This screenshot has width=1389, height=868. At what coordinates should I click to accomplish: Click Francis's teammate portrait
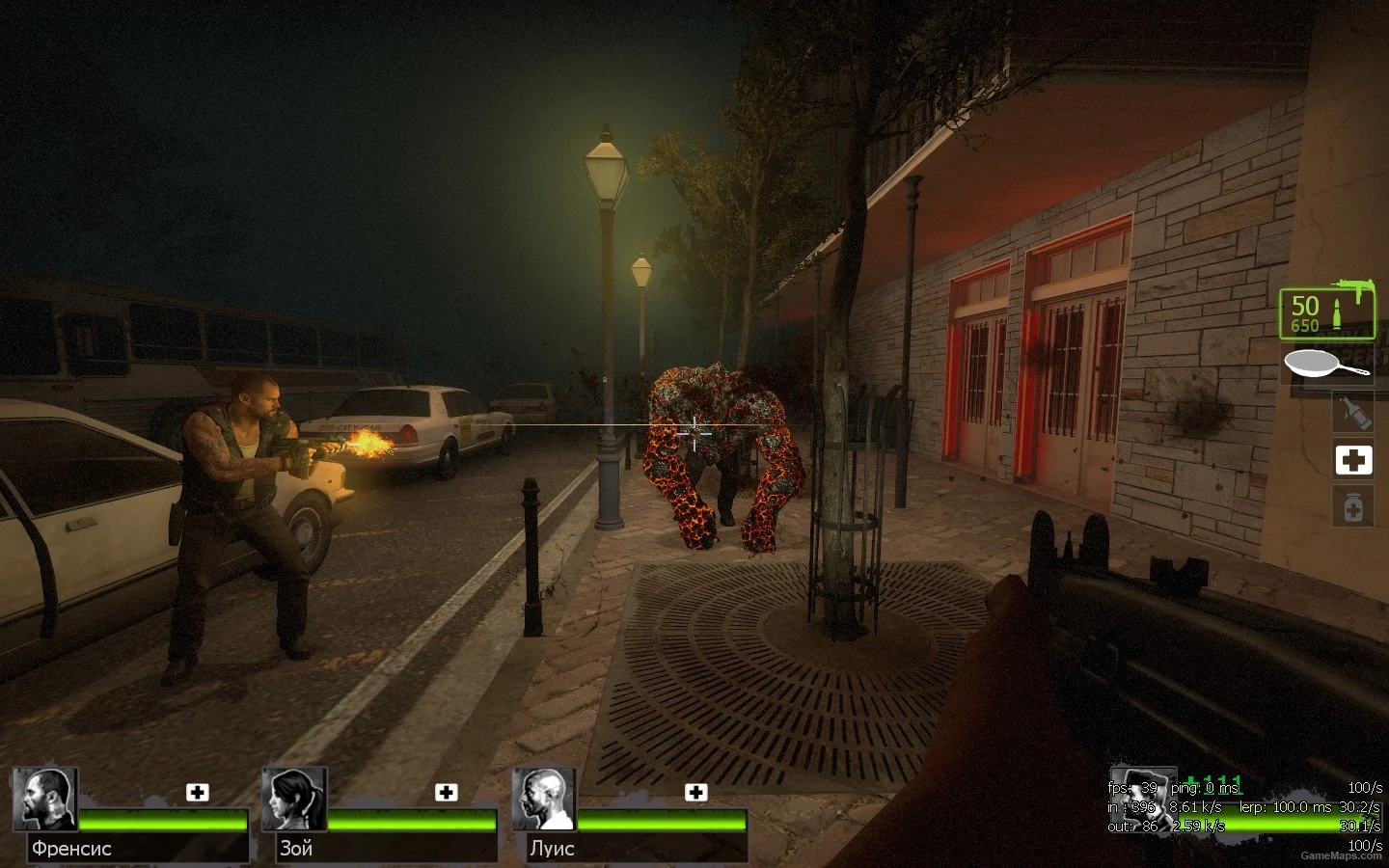point(44,800)
